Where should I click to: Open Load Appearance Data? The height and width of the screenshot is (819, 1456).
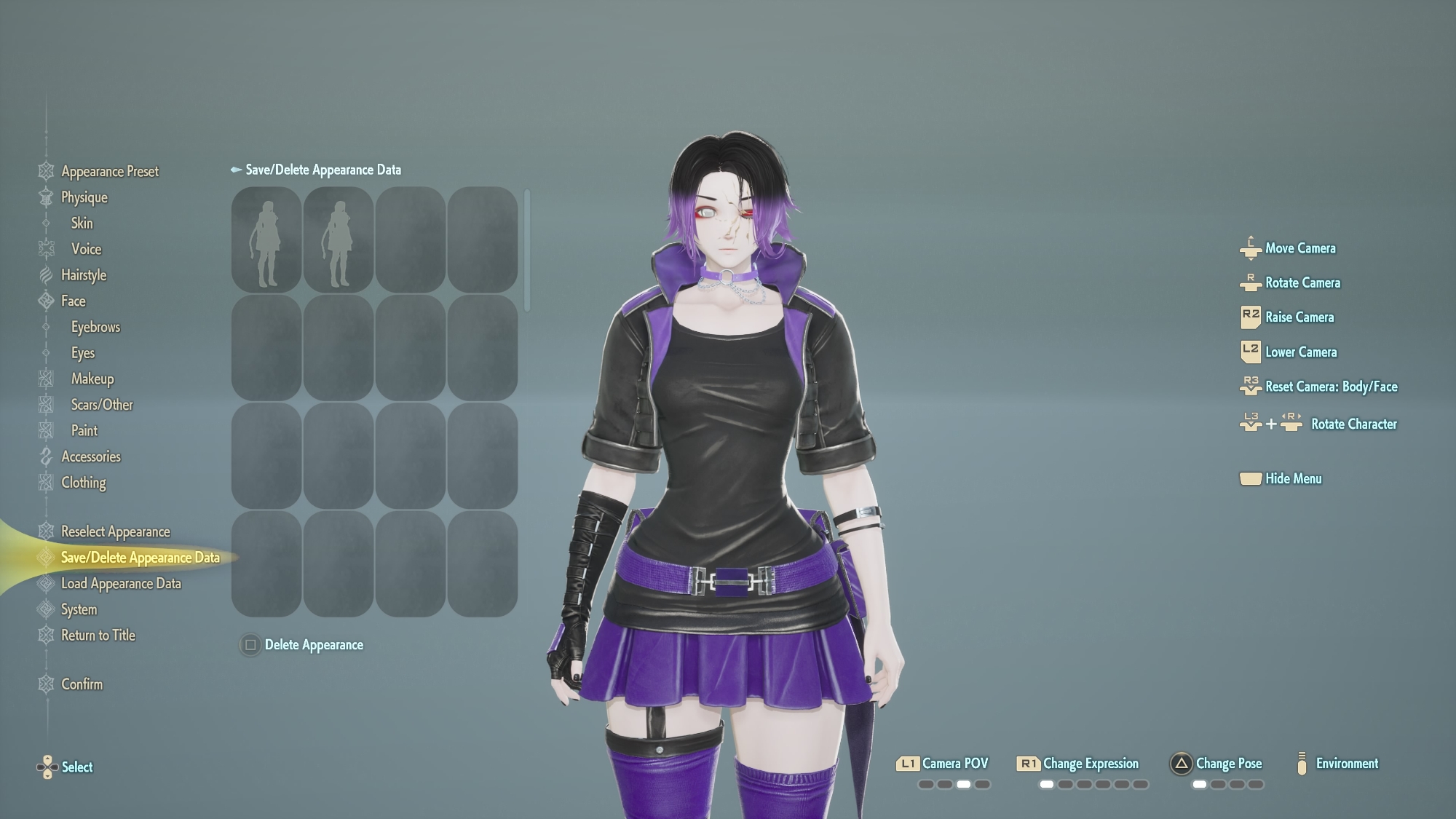coord(121,584)
